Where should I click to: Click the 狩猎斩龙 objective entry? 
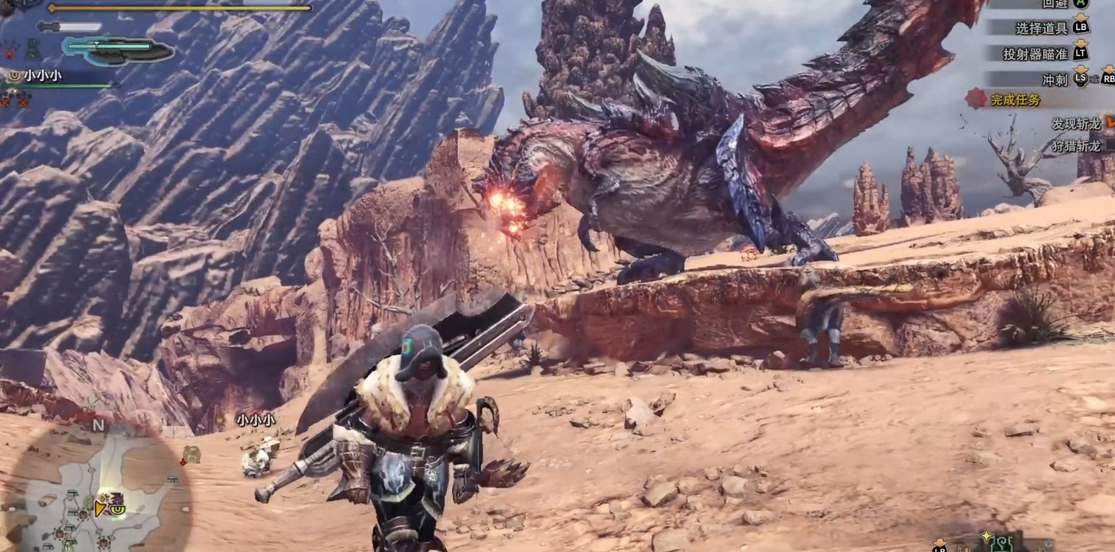pos(1075,146)
